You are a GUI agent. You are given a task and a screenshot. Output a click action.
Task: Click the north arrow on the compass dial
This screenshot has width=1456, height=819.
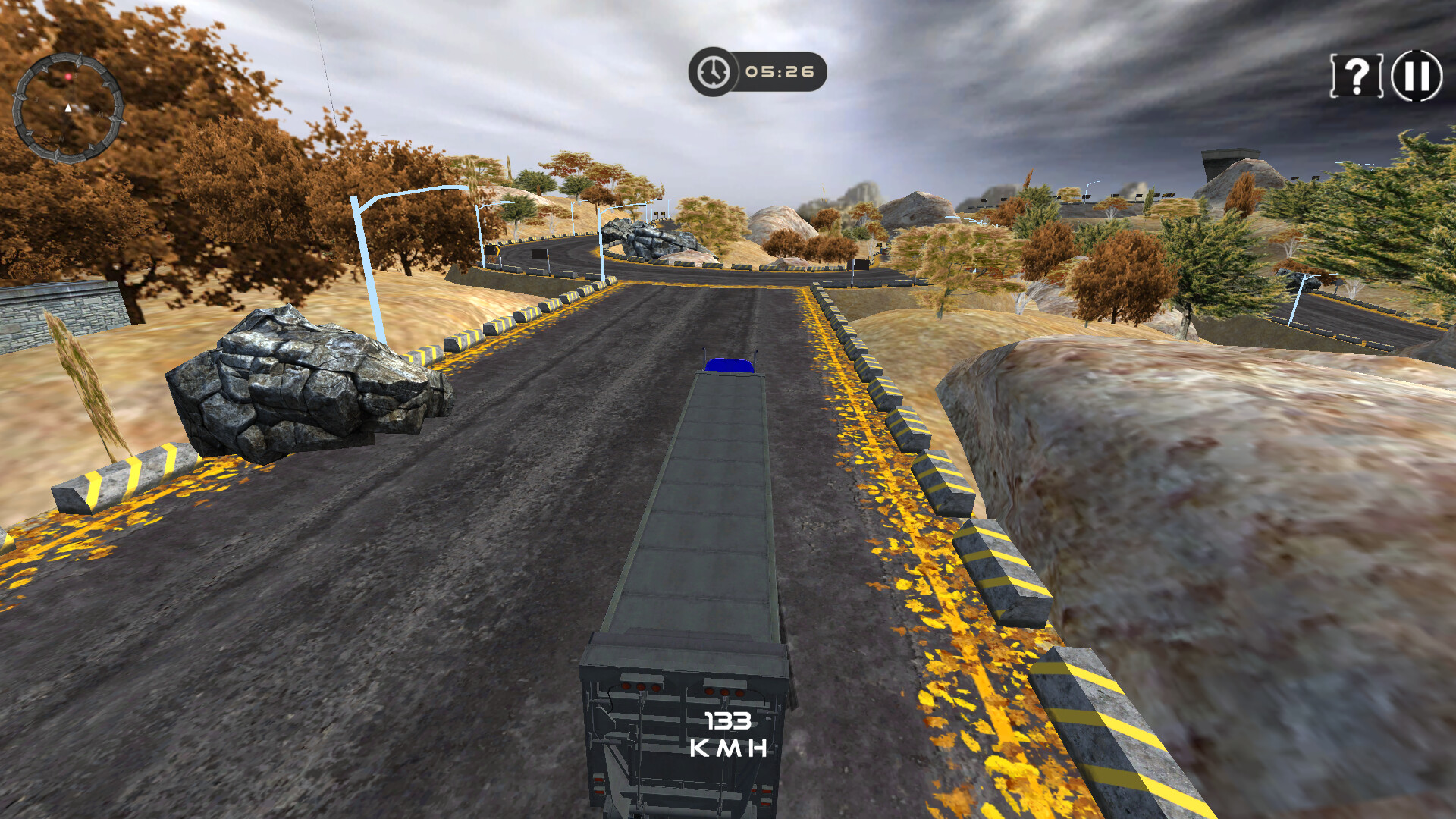pos(67,108)
